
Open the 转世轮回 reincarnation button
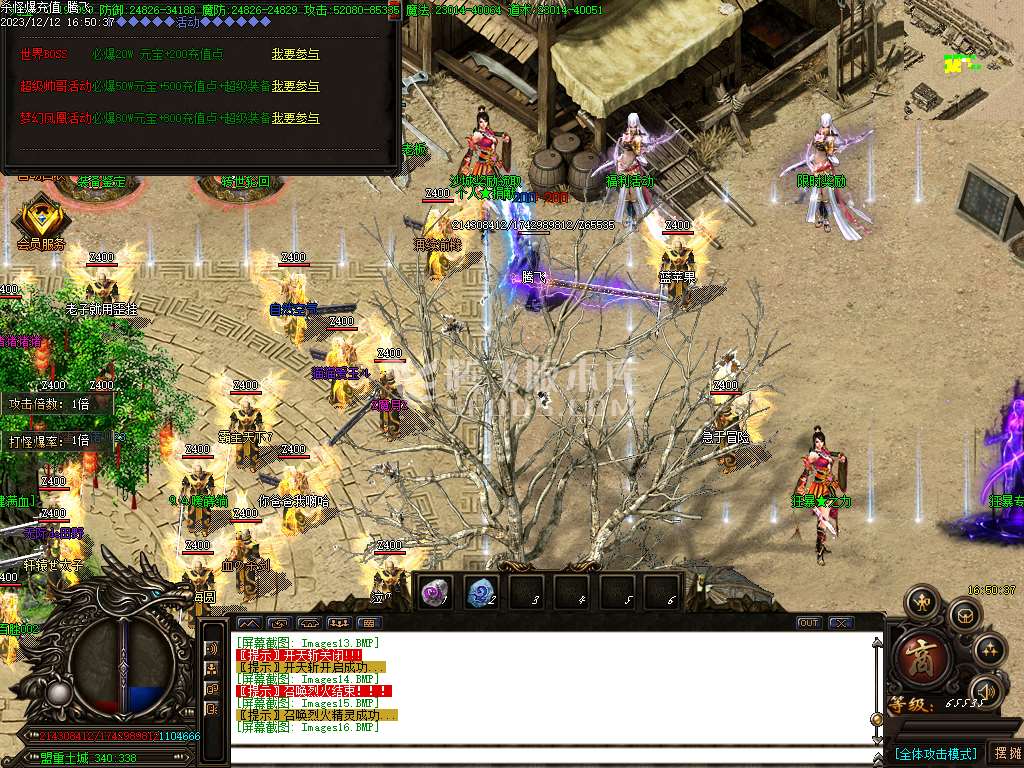pyautogui.click(x=245, y=184)
